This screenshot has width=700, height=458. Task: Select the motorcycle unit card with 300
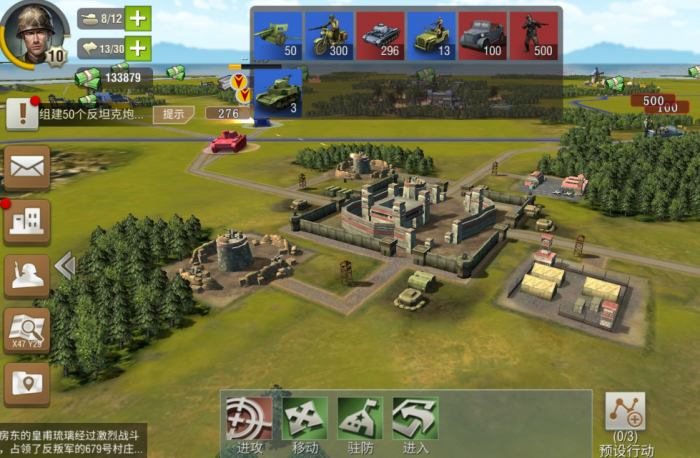coord(329,36)
